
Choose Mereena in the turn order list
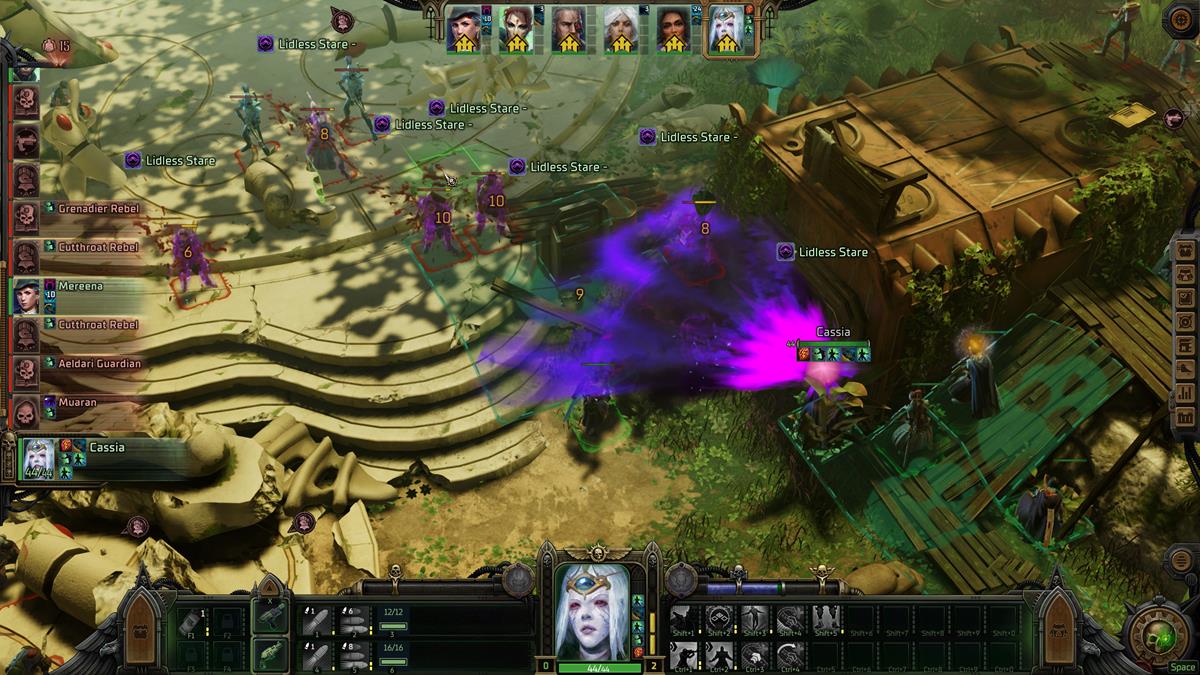[79, 286]
